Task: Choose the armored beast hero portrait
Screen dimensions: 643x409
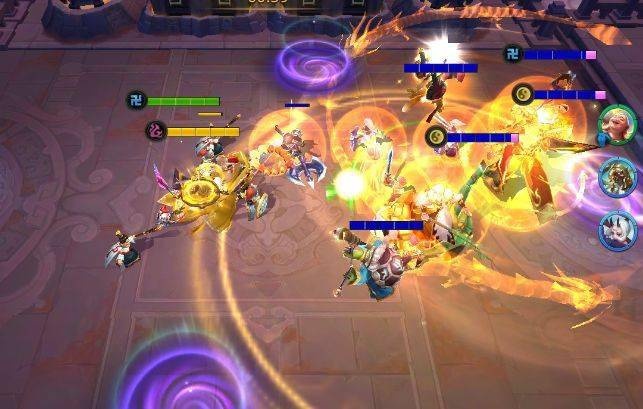Action: 617,178
